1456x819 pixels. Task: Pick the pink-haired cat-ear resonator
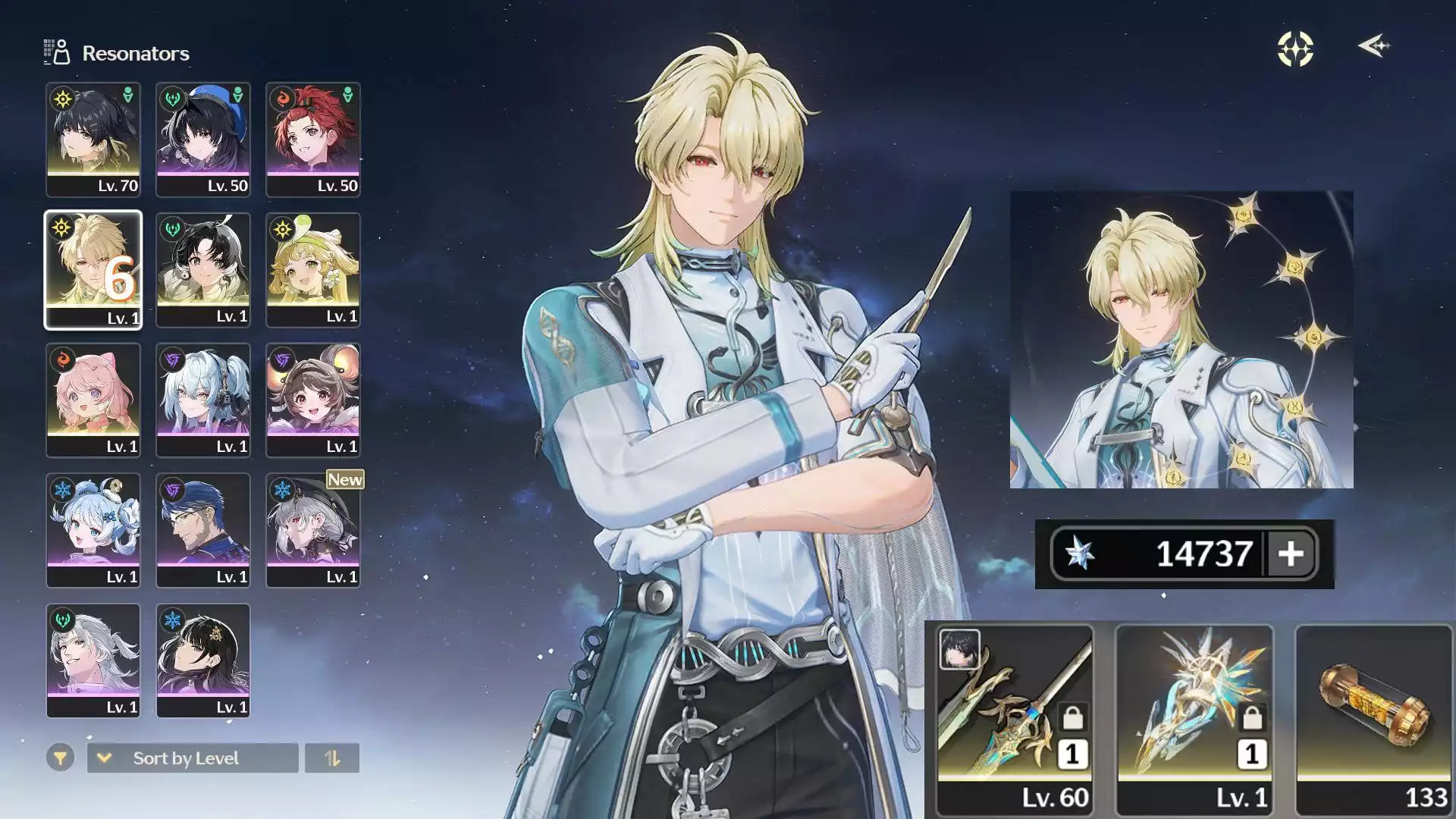click(x=93, y=400)
